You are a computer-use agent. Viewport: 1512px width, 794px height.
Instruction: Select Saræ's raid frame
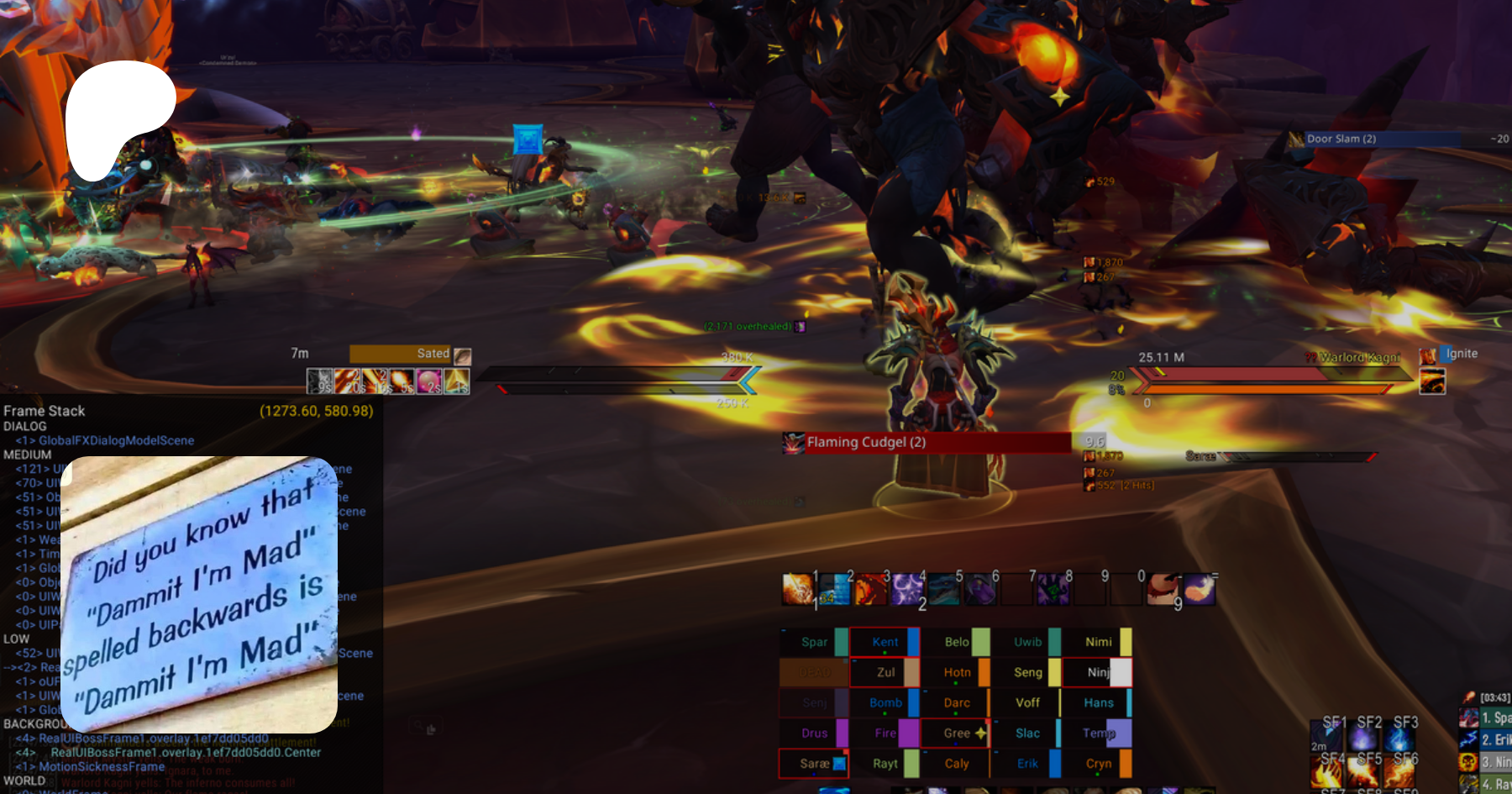coord(813,764)
